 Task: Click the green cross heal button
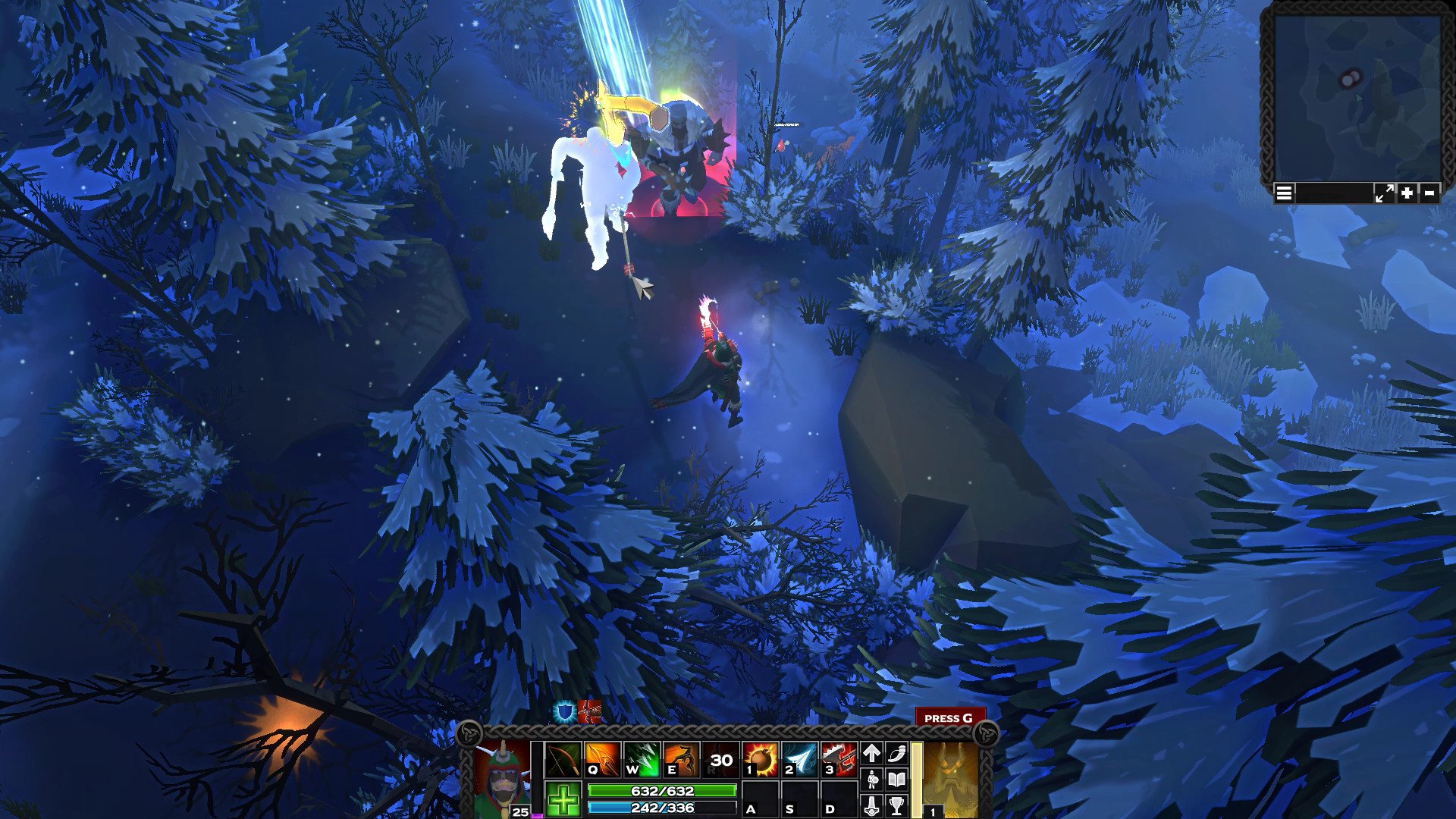click(563, 800)
